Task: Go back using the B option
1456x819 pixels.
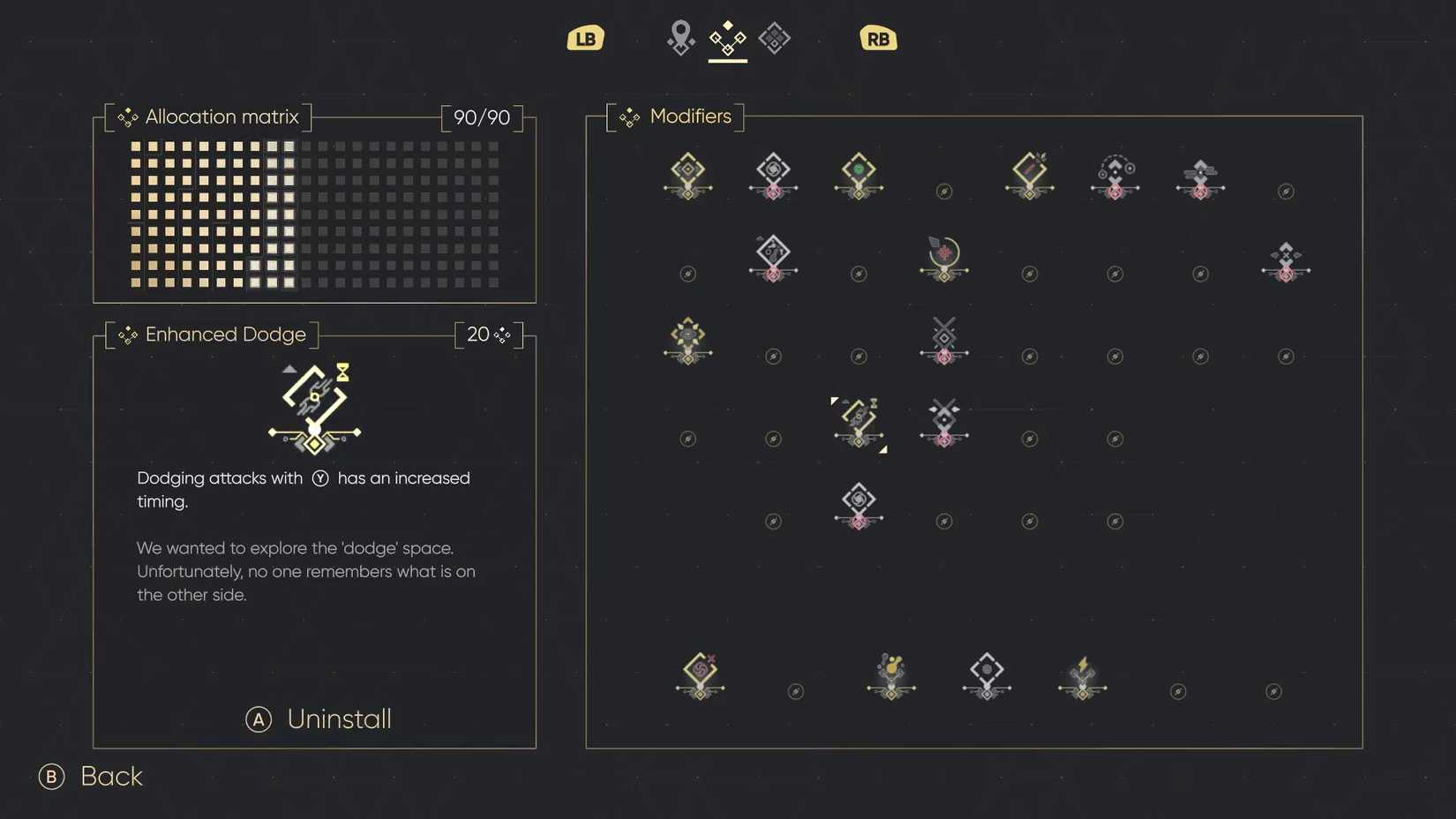Action: (88, 777)
